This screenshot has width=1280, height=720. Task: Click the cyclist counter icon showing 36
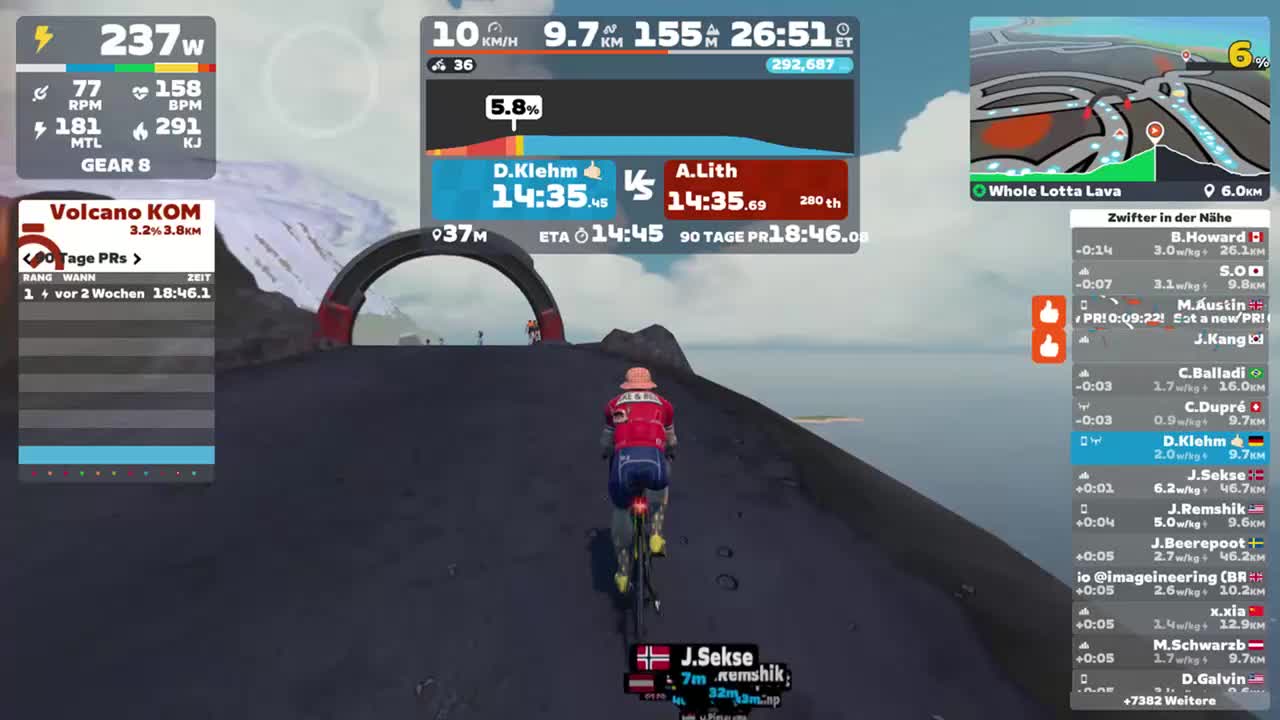[441, 66]
